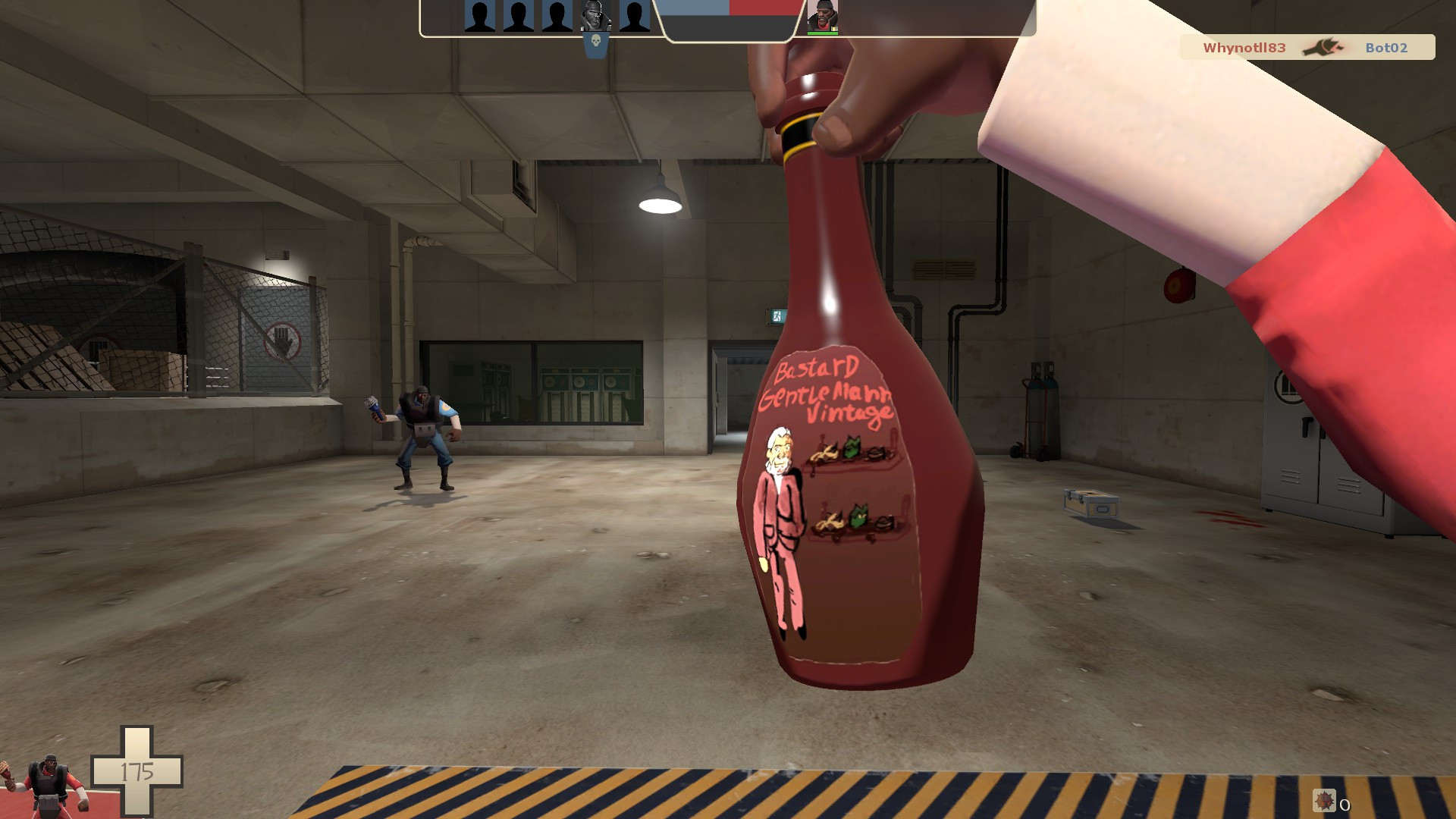
Task: Click the health cross icon showing 175
Action: [x=138, y=770]
